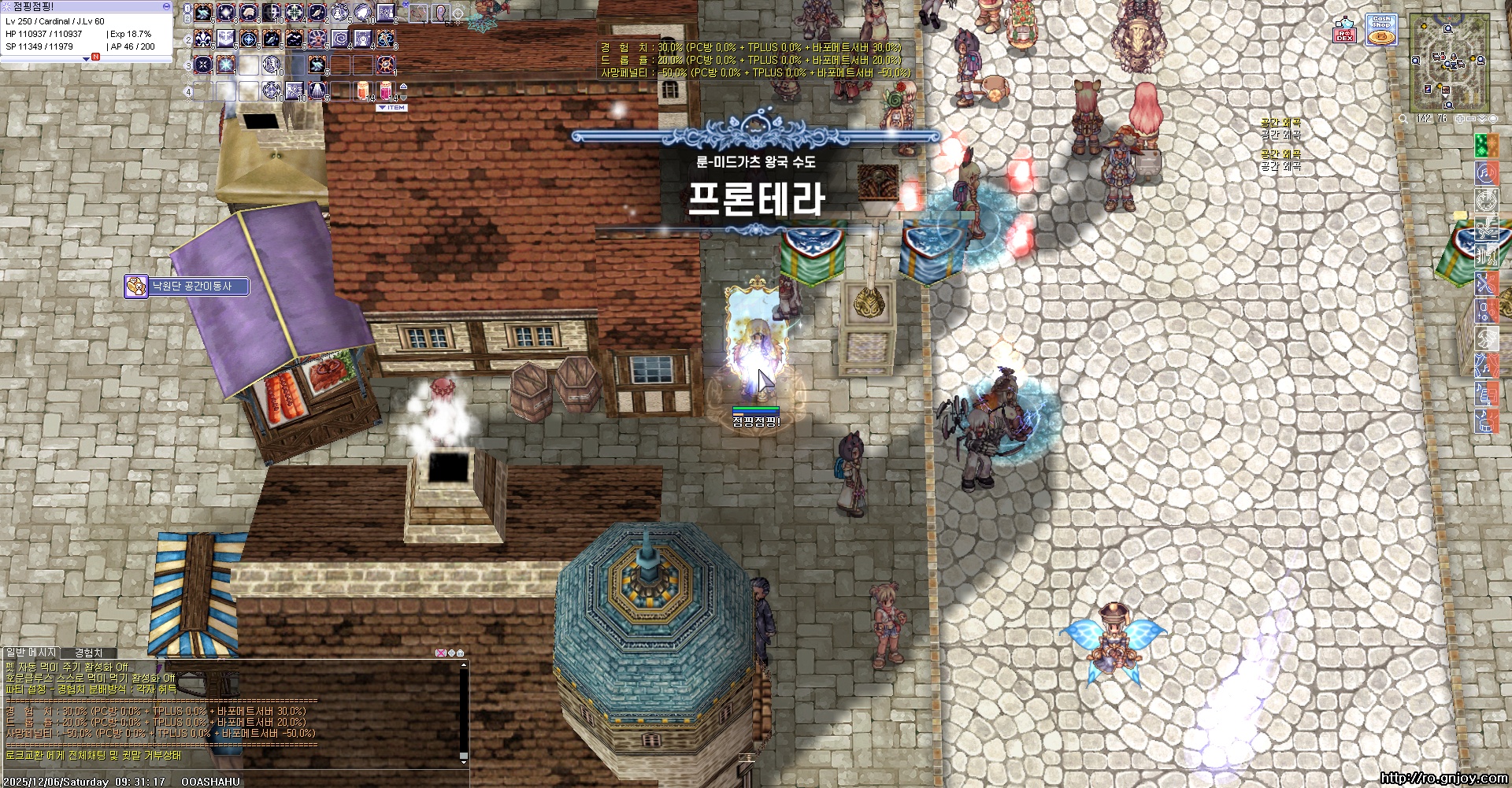Expand the ITEM bar below the hotbar
The height and width of the screenshot is (788, 1512).
point(392,106)
